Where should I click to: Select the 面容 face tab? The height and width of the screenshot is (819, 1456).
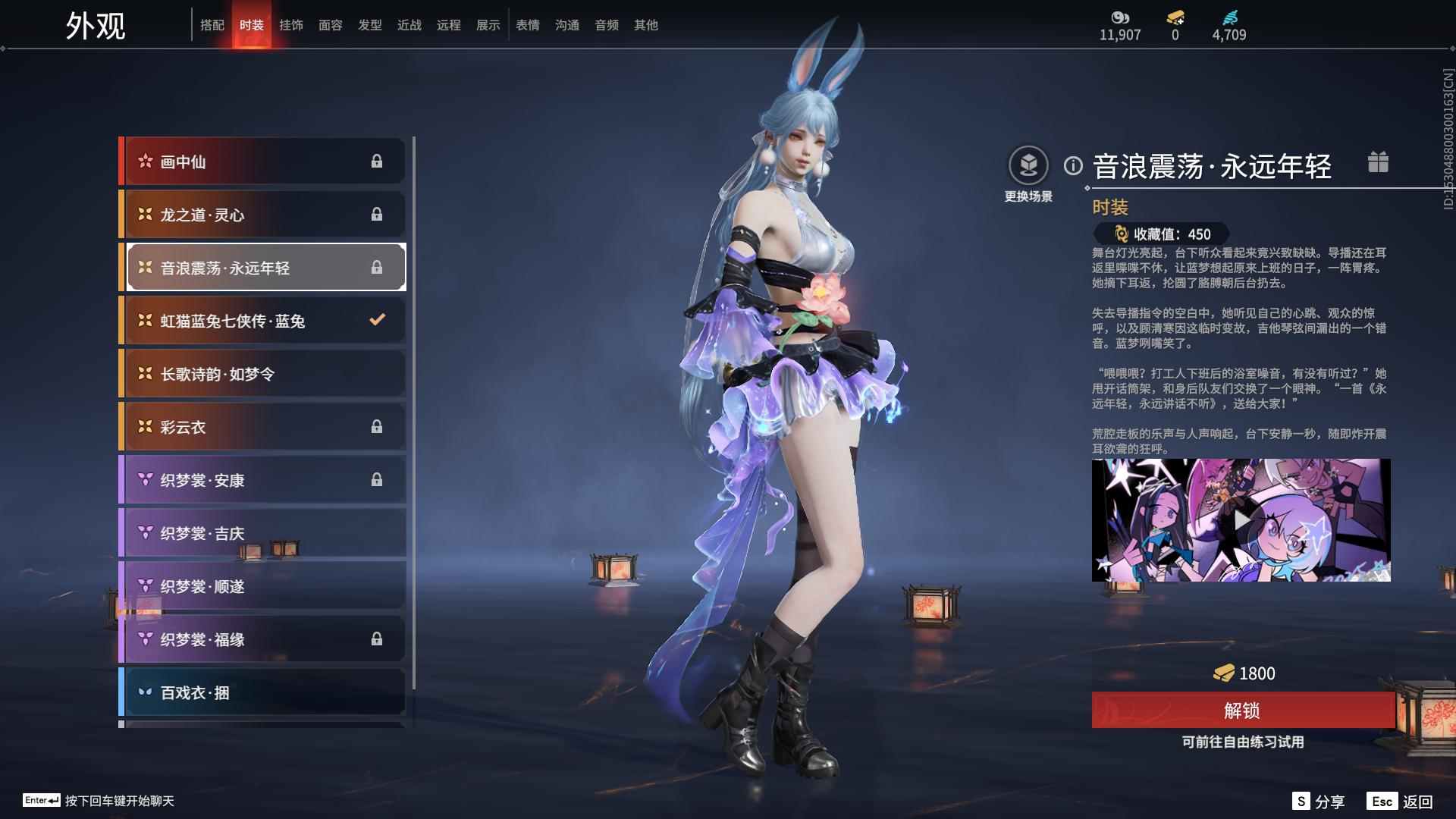(331, 25)
